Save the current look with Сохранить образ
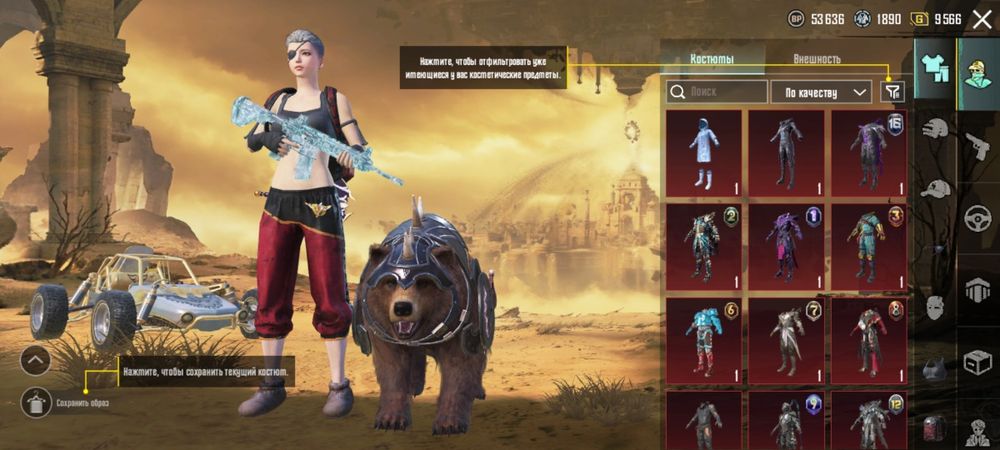 click(x=36, y=402)
